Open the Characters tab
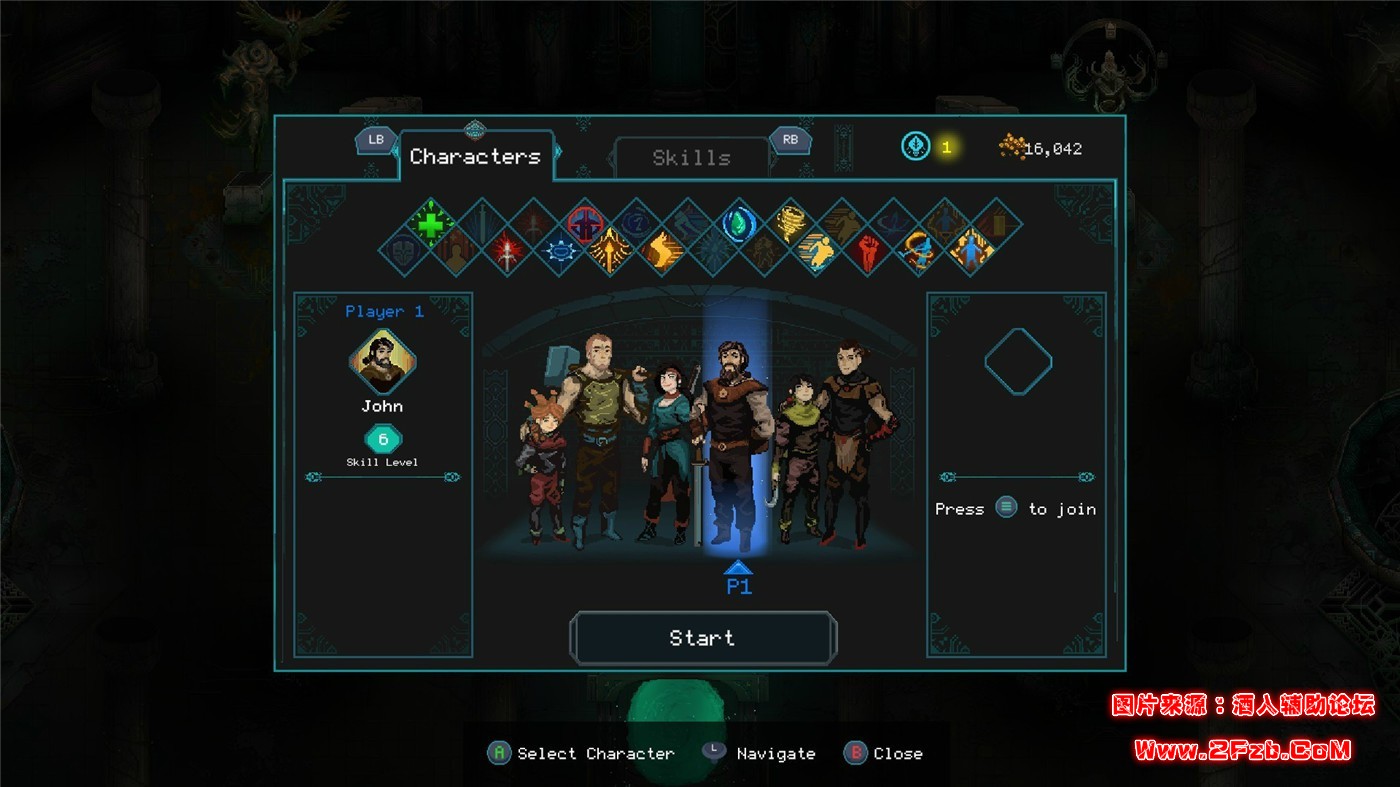 (x=475, y=157)
